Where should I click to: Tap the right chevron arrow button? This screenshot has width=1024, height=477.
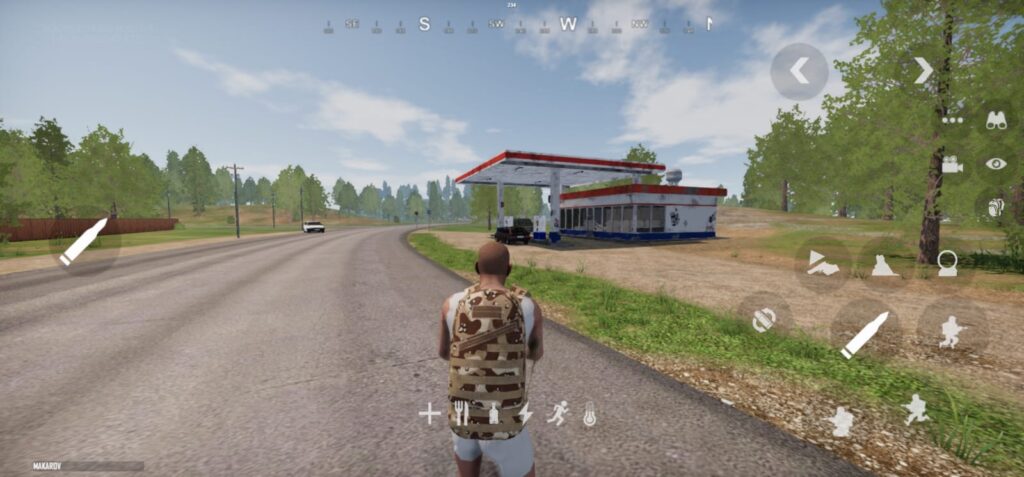[x=923, y=70]
